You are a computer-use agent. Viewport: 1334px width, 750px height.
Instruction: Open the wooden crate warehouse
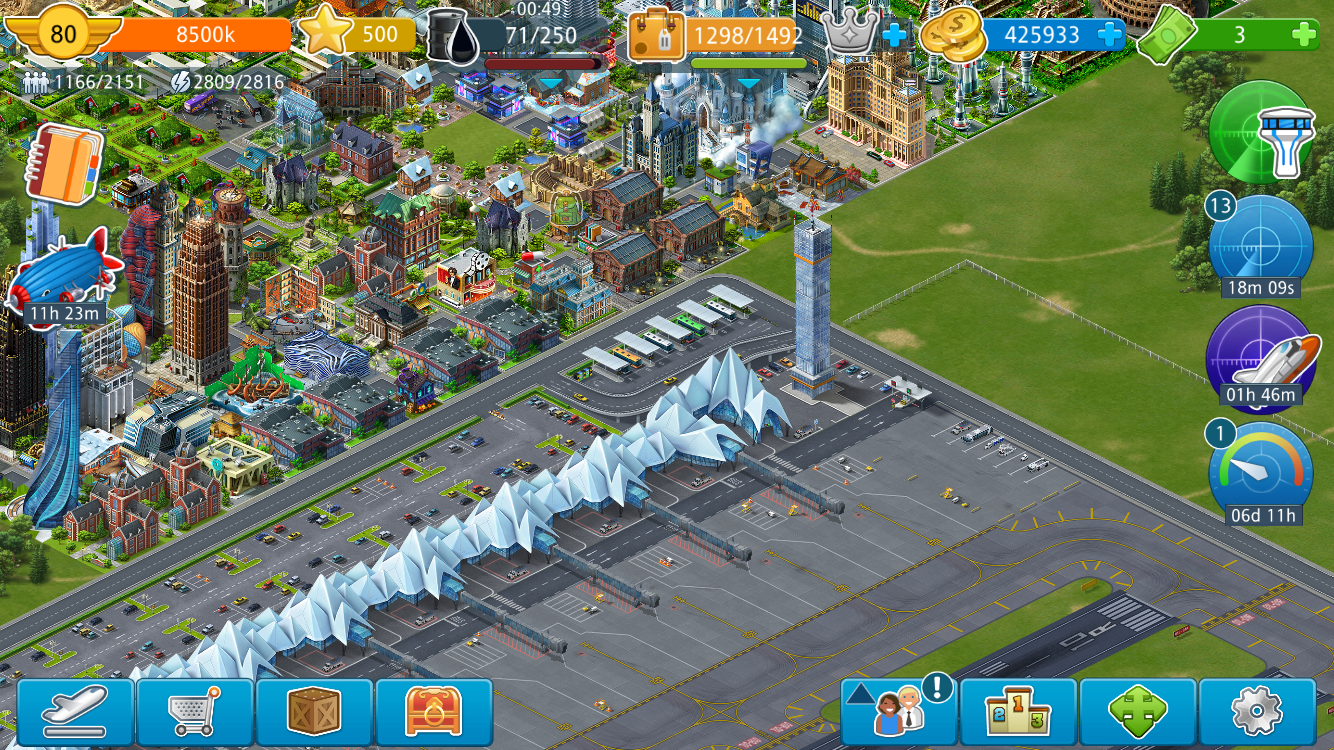314,713
